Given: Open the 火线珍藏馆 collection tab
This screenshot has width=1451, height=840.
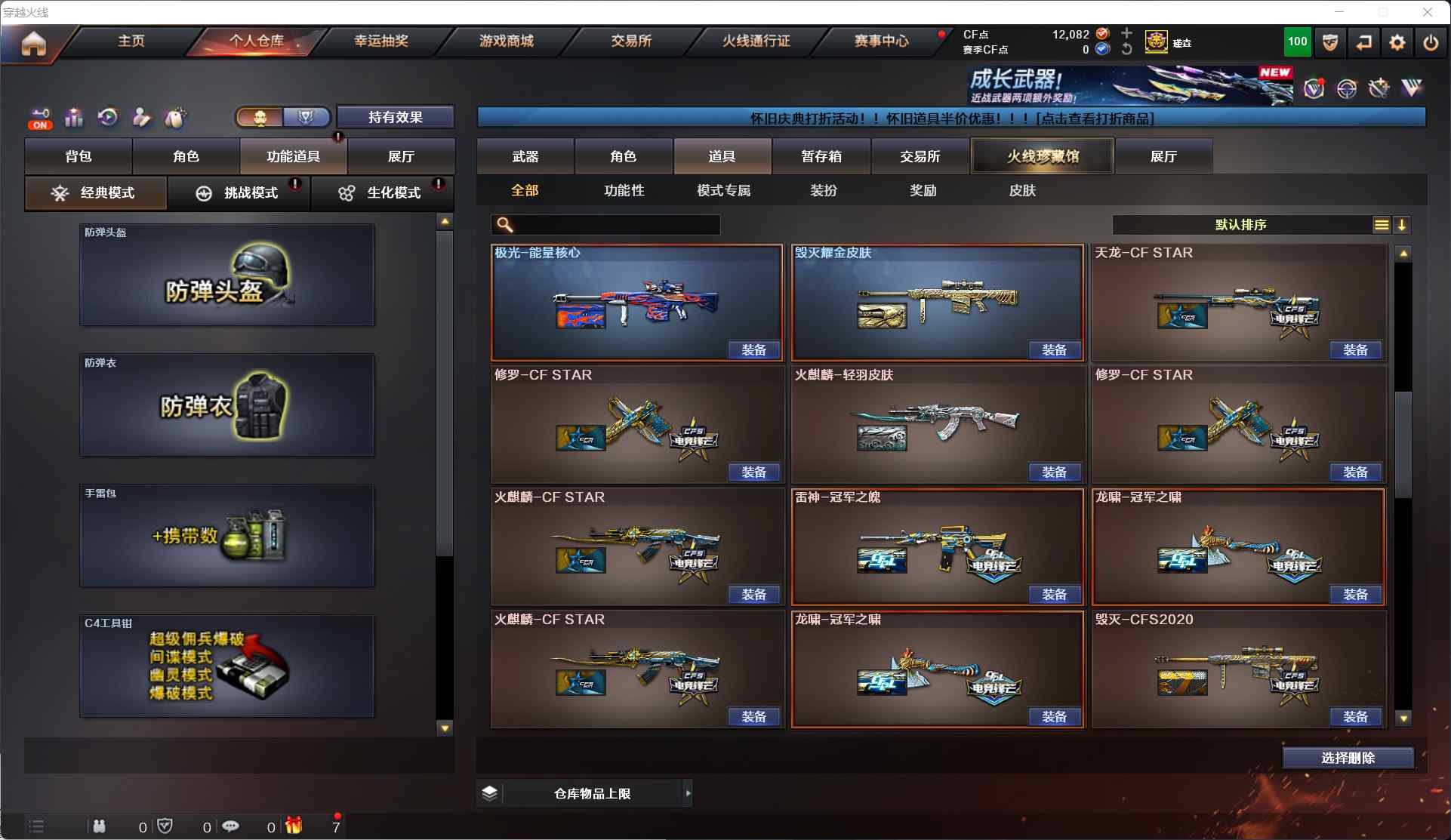Looking at the screenshot, I should tap(1043, 156).
